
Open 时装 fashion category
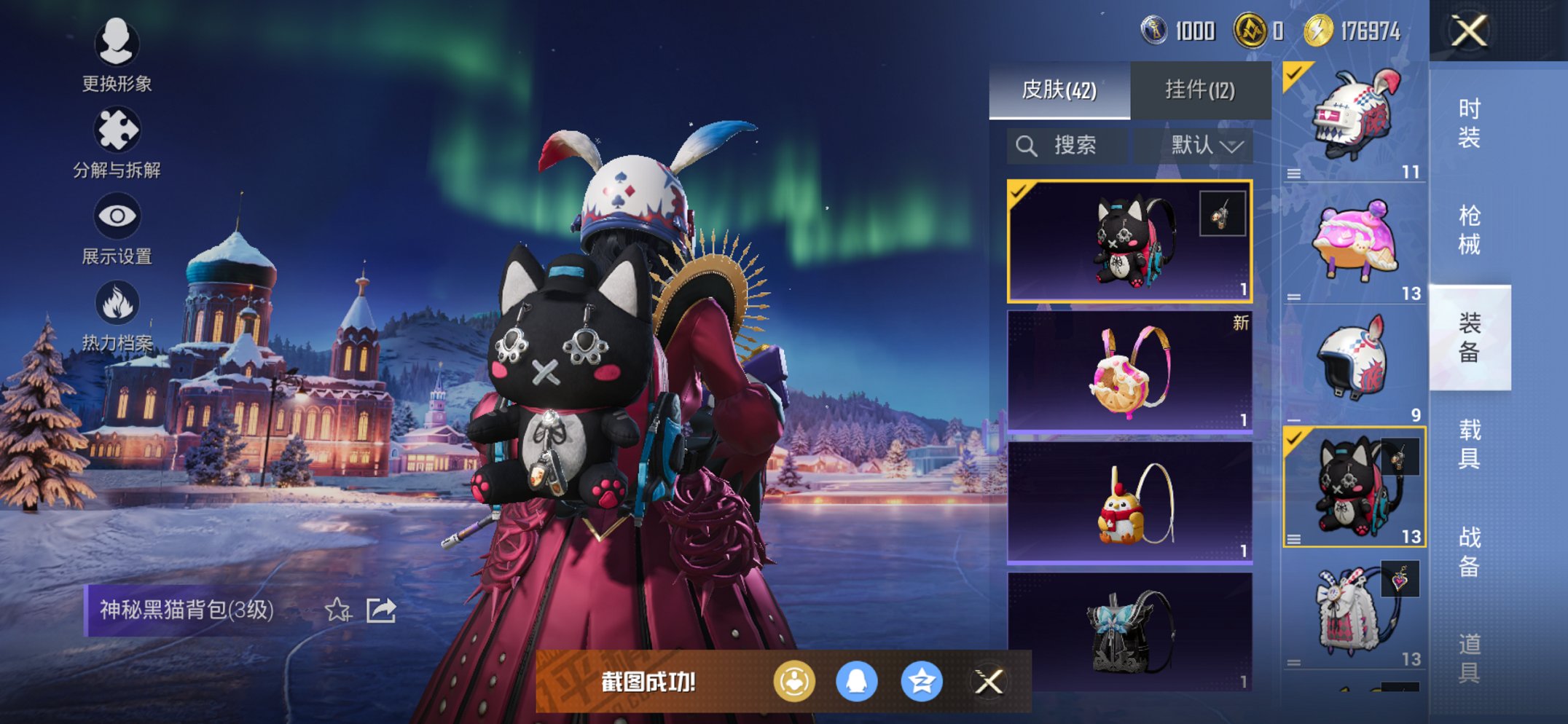(x=1469, y=122)
